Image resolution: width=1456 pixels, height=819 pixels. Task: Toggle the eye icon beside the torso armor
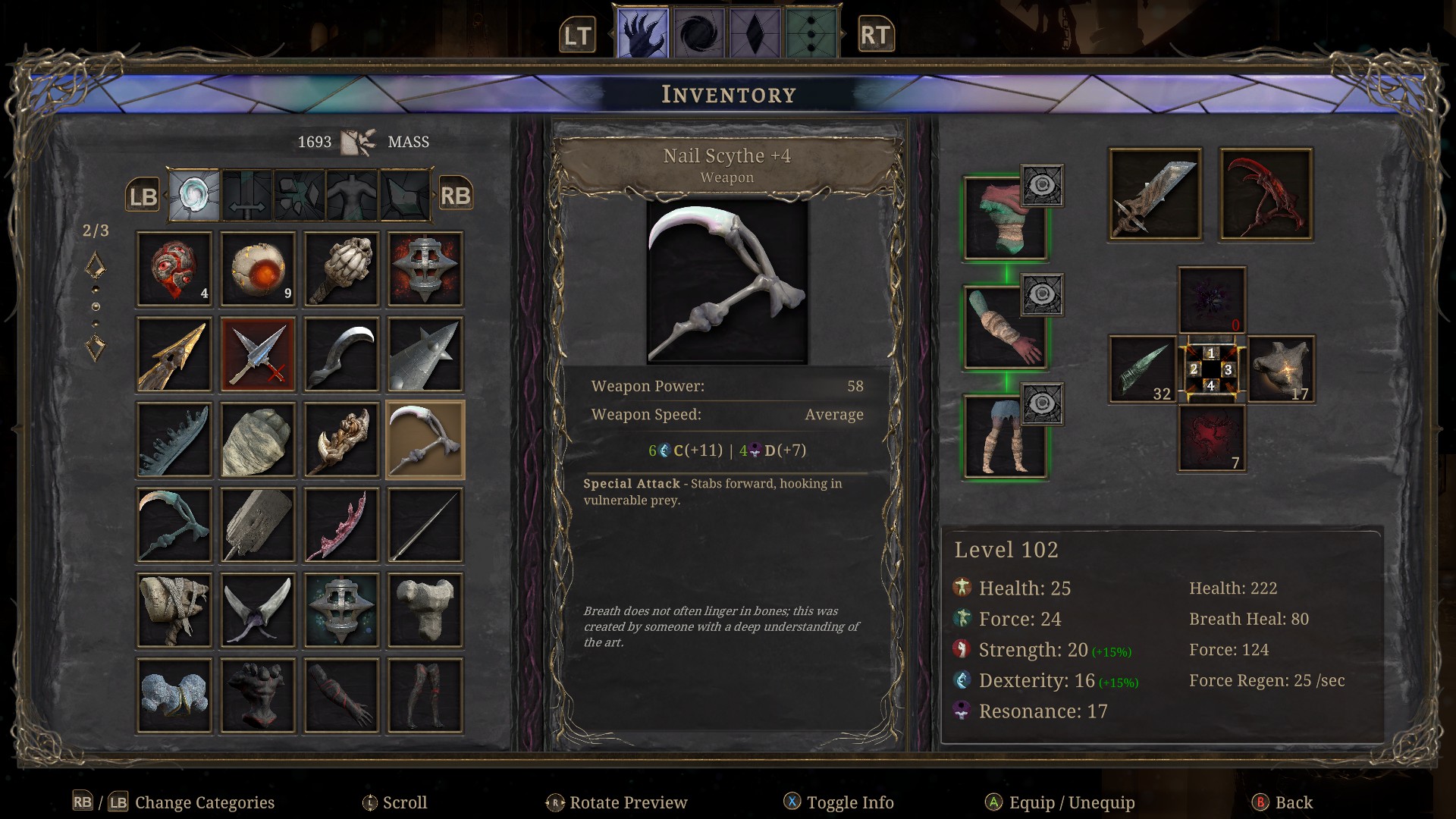(x=1042, y=185)
